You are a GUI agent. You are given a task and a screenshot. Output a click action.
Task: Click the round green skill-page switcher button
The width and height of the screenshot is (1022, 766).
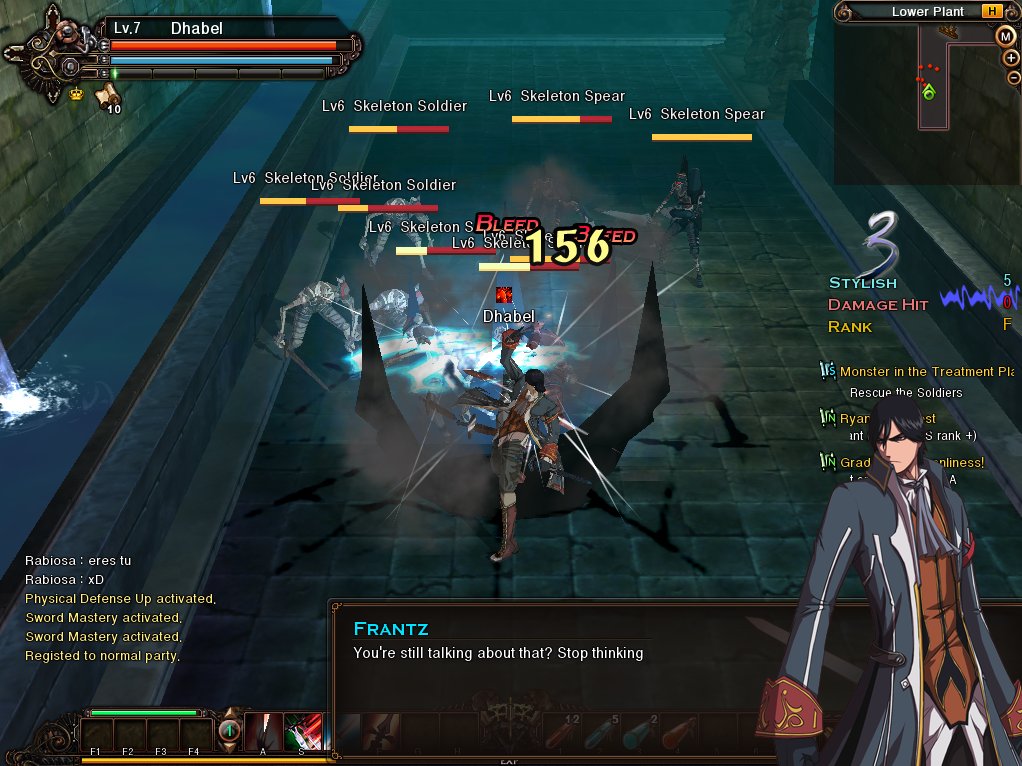click(229, 731)
